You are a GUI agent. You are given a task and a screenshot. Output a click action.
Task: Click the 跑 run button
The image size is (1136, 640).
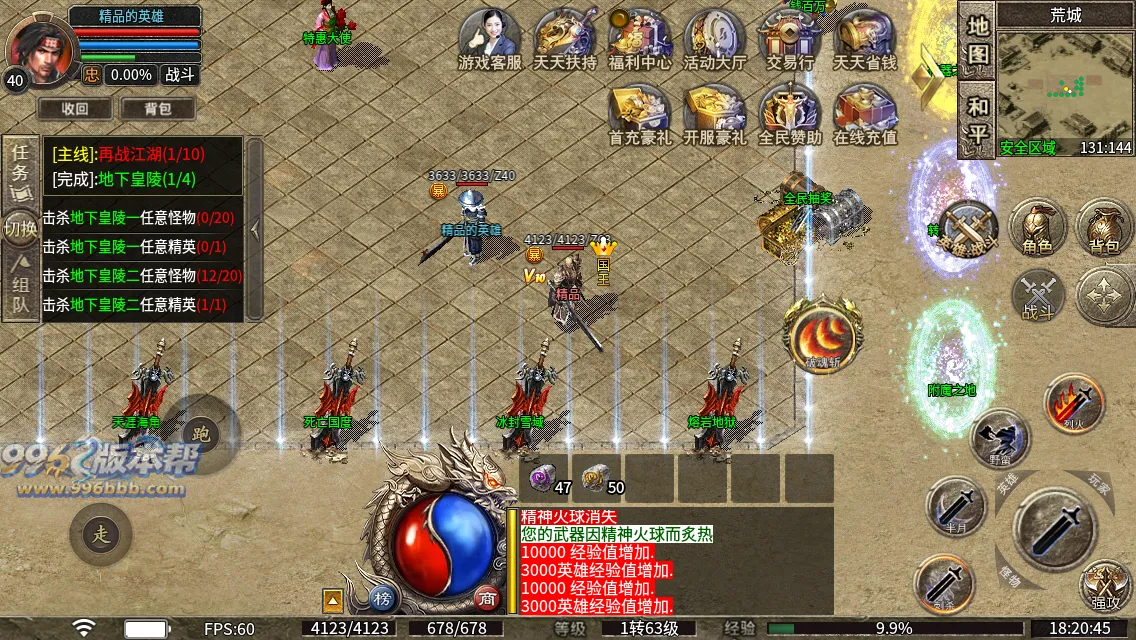(x=201, y=434)
